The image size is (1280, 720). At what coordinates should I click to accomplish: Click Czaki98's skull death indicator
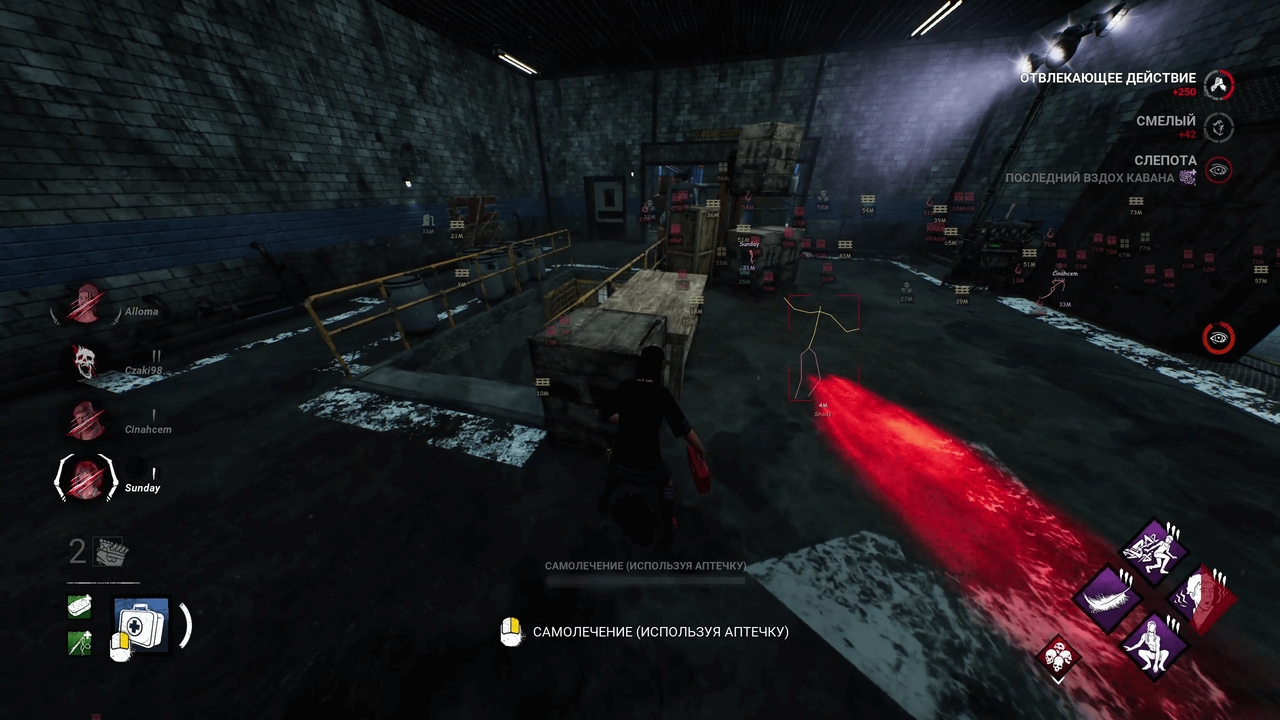(x=85, y=362)
